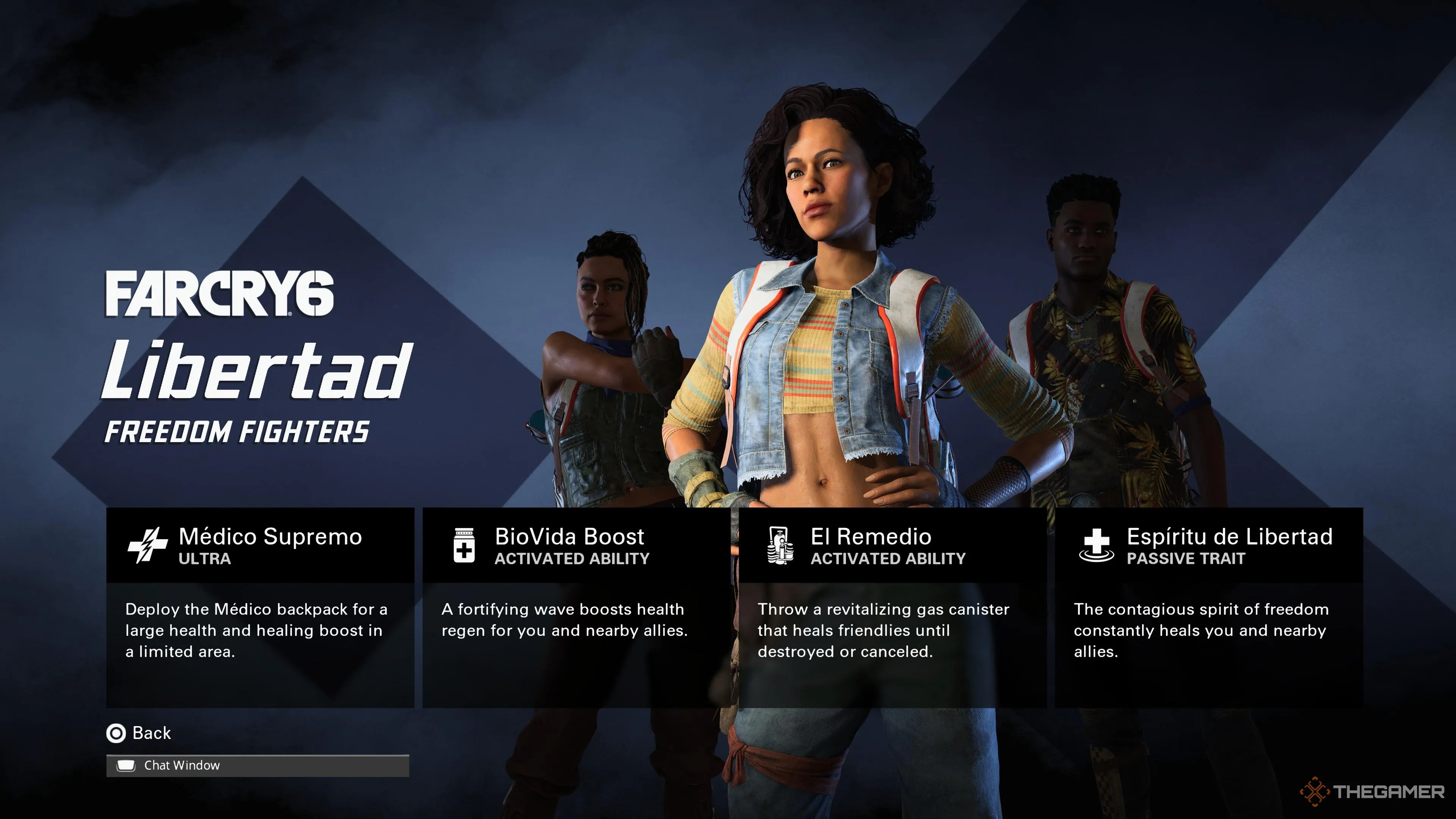Click the circular Back button icon

point(116,733)
